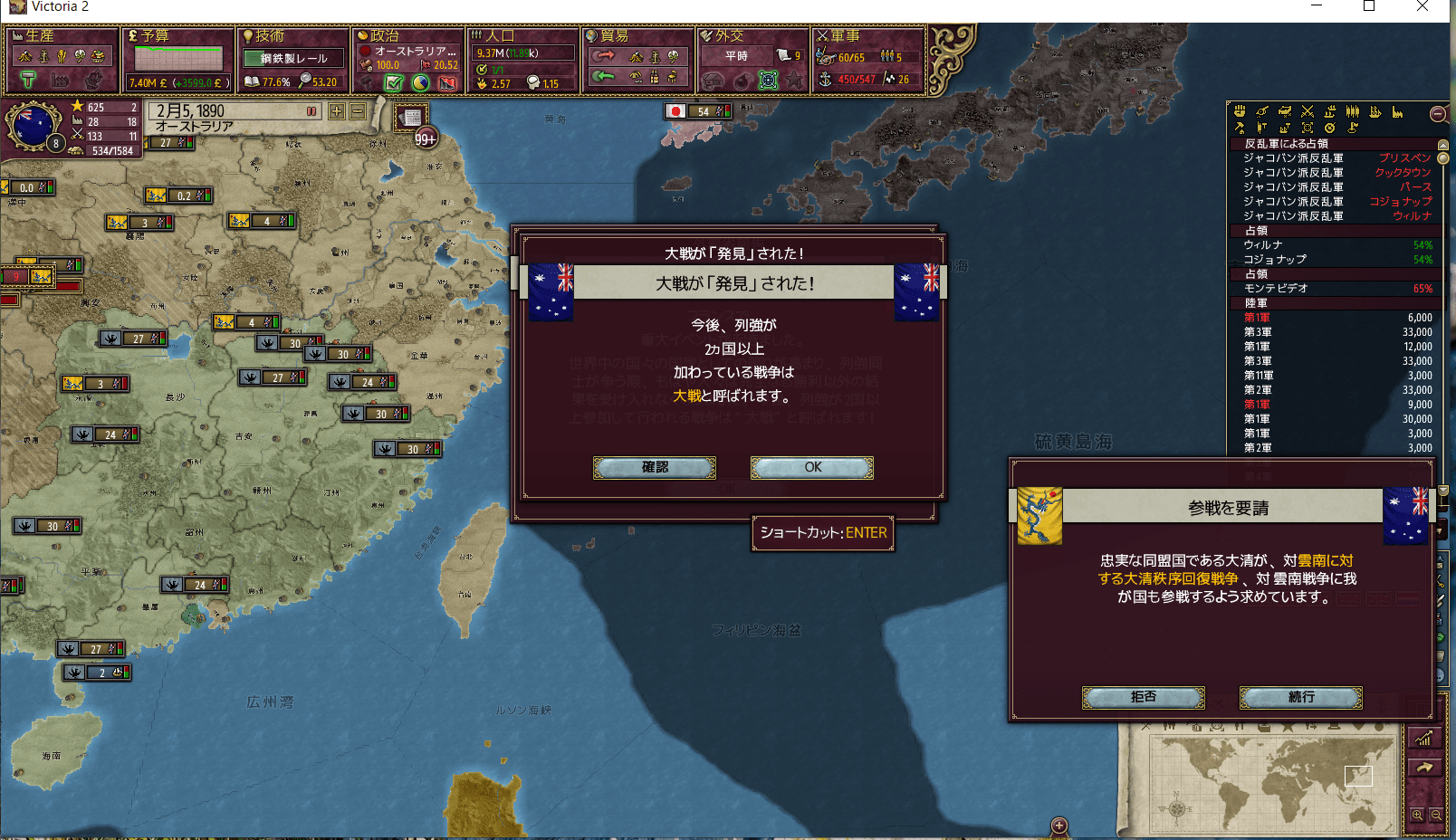Click 続行 in the call to arms popup
The width and height of the screenshot is (1456, 840).
click(x=1300, y=697)
